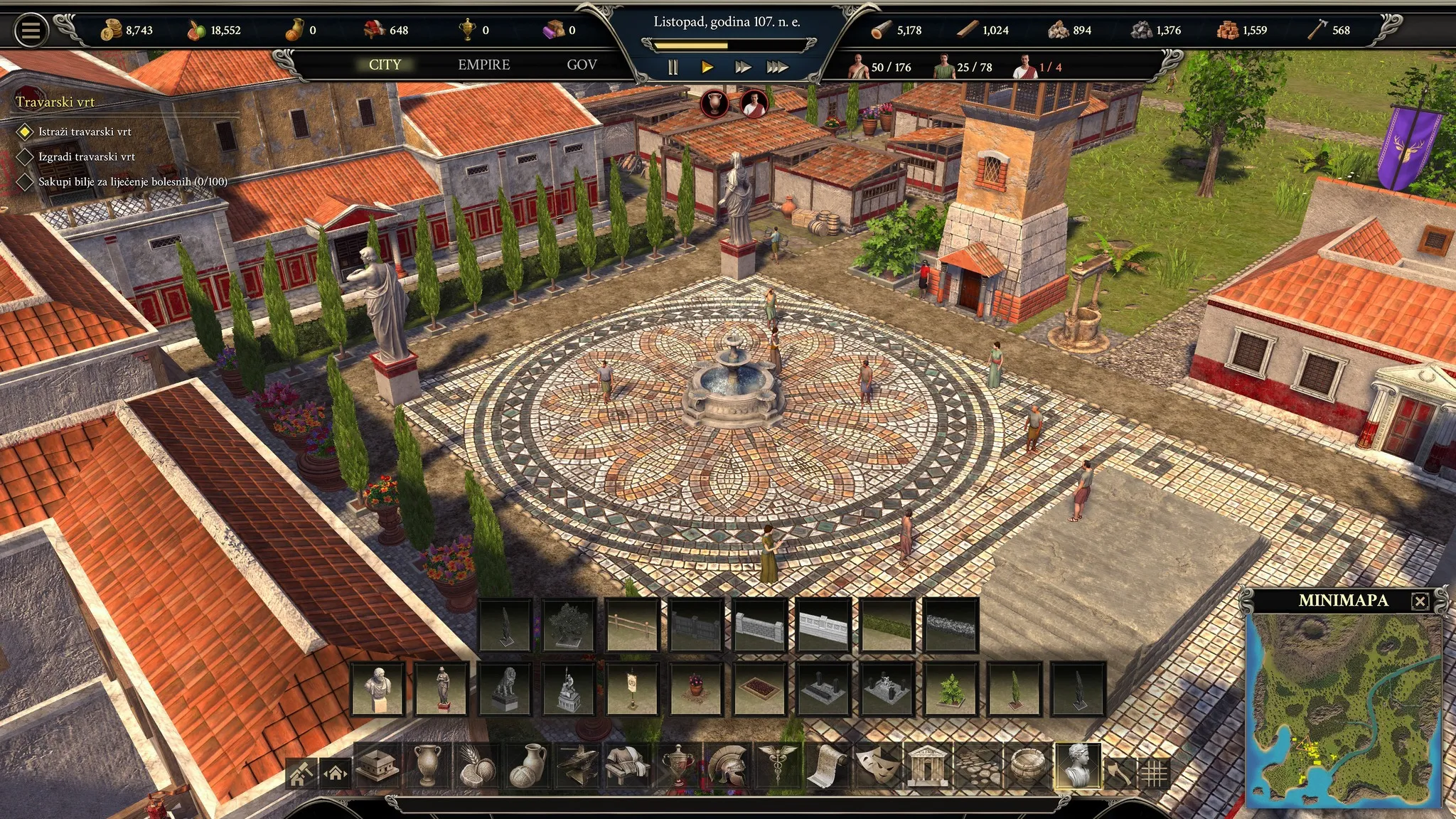
Task: Select the wooden fence decoration
Action: (x=633, y=625)
